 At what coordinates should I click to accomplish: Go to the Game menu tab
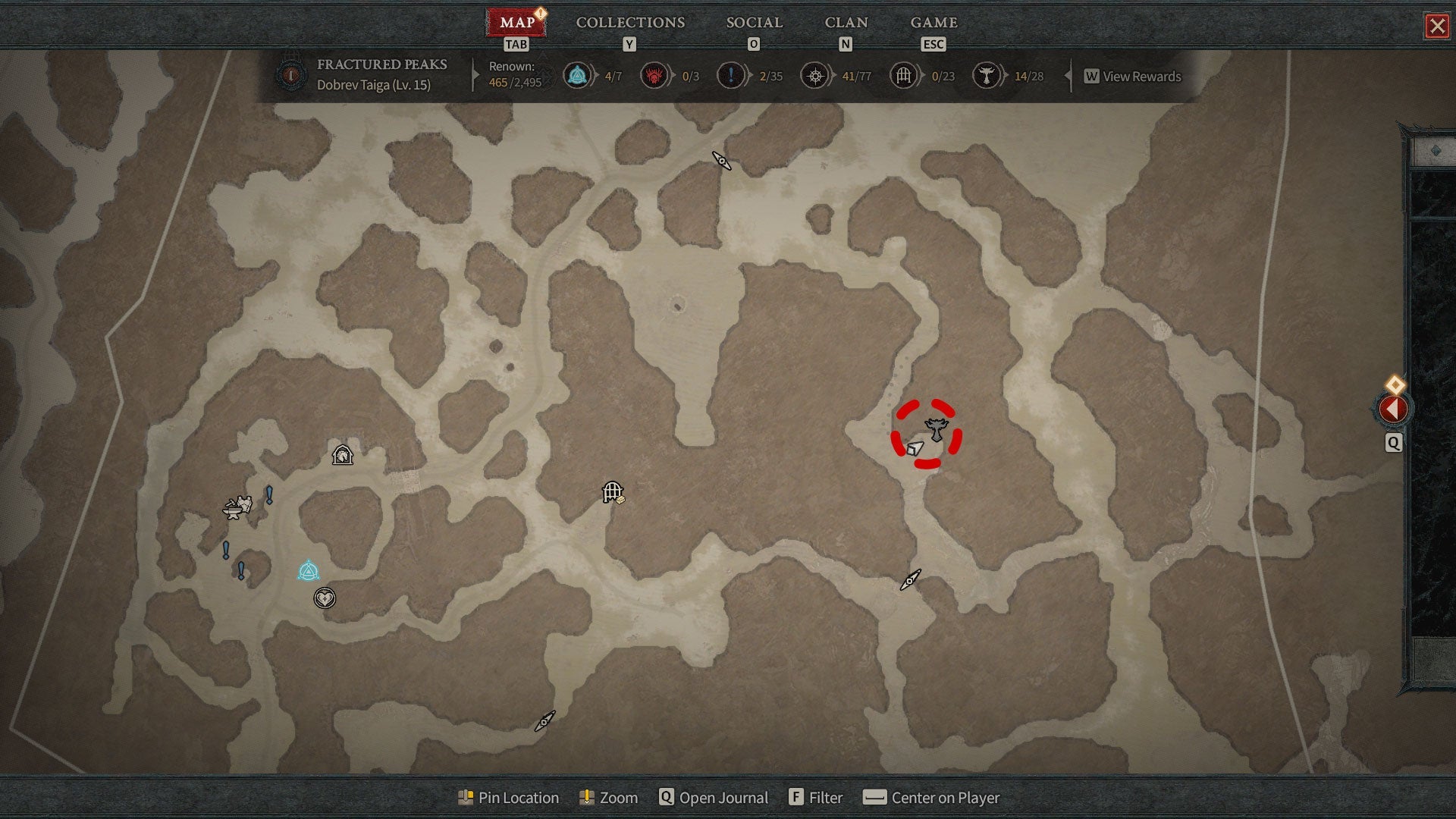pos(934,23)
